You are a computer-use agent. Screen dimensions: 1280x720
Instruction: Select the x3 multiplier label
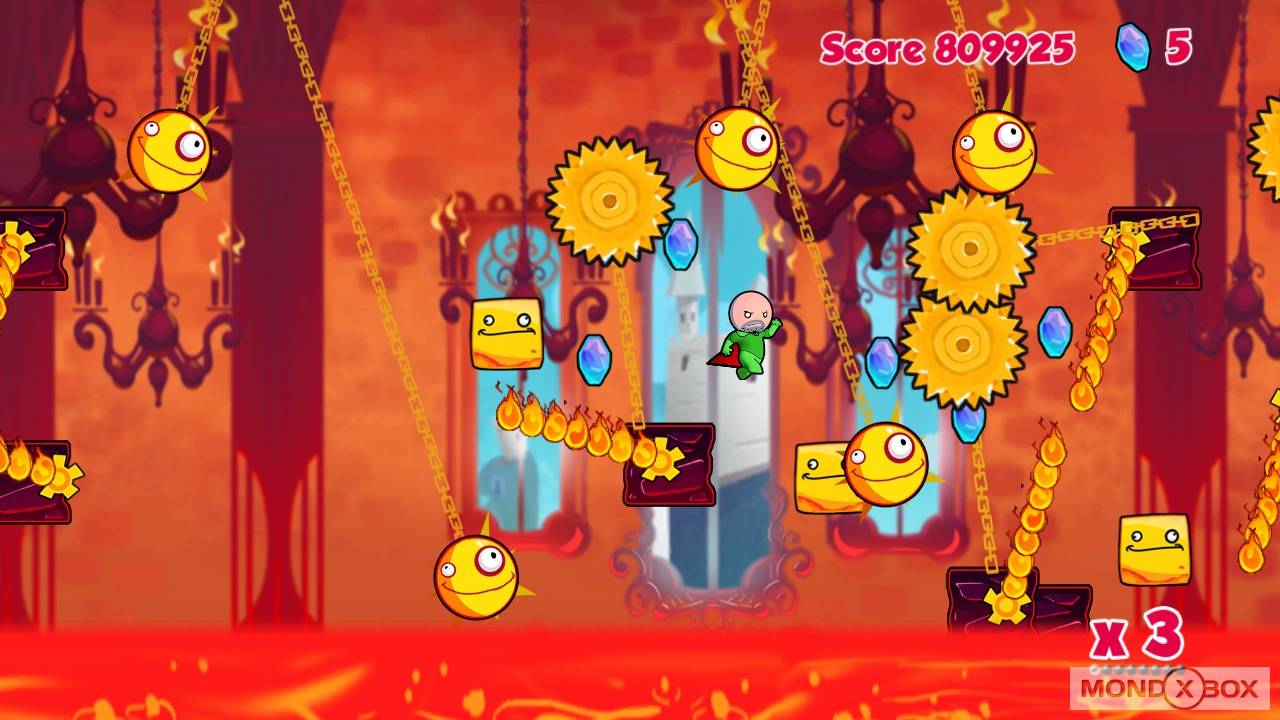[x=1140, y=636]
